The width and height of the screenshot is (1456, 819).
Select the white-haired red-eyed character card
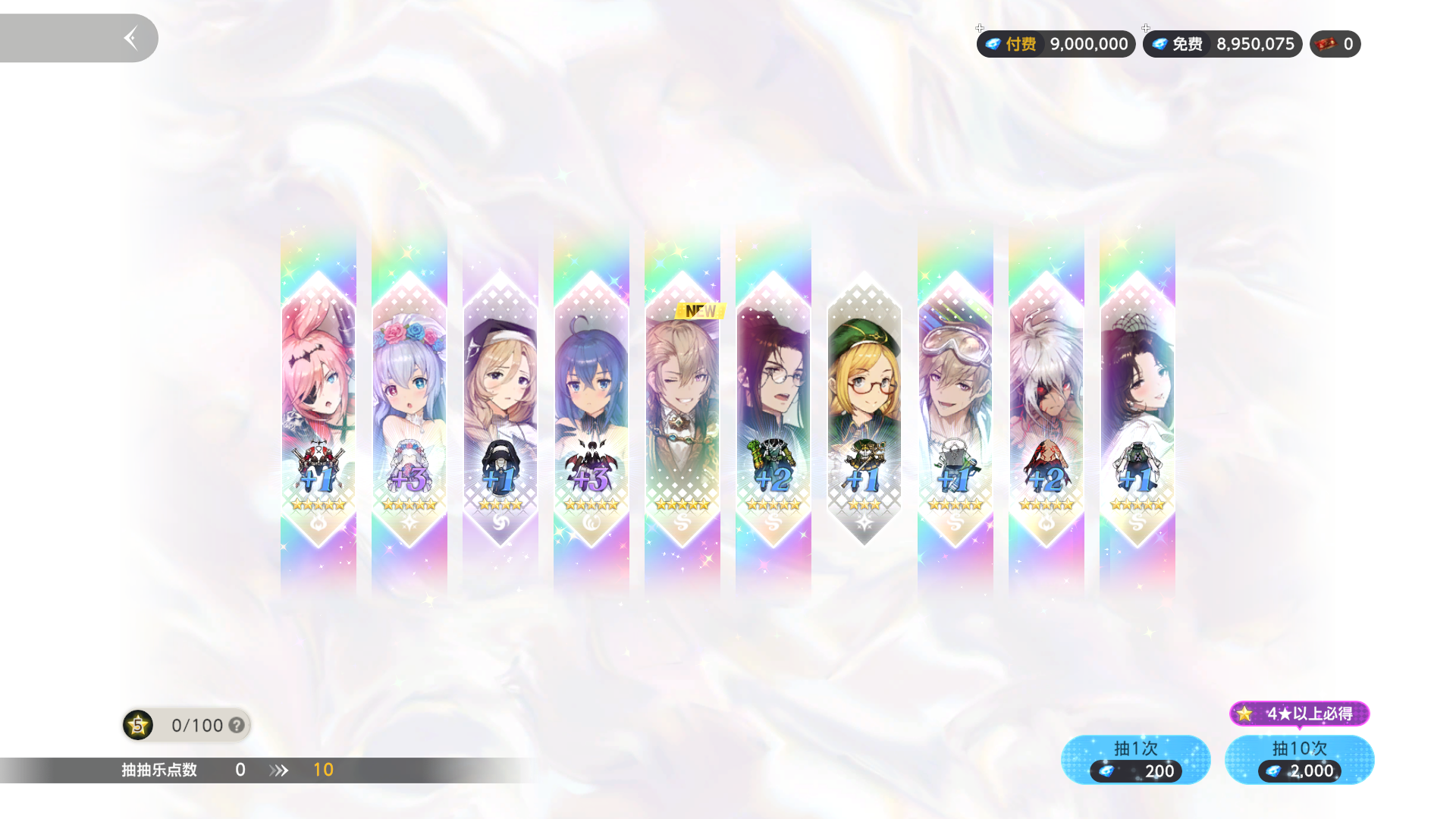[1046, 409]
